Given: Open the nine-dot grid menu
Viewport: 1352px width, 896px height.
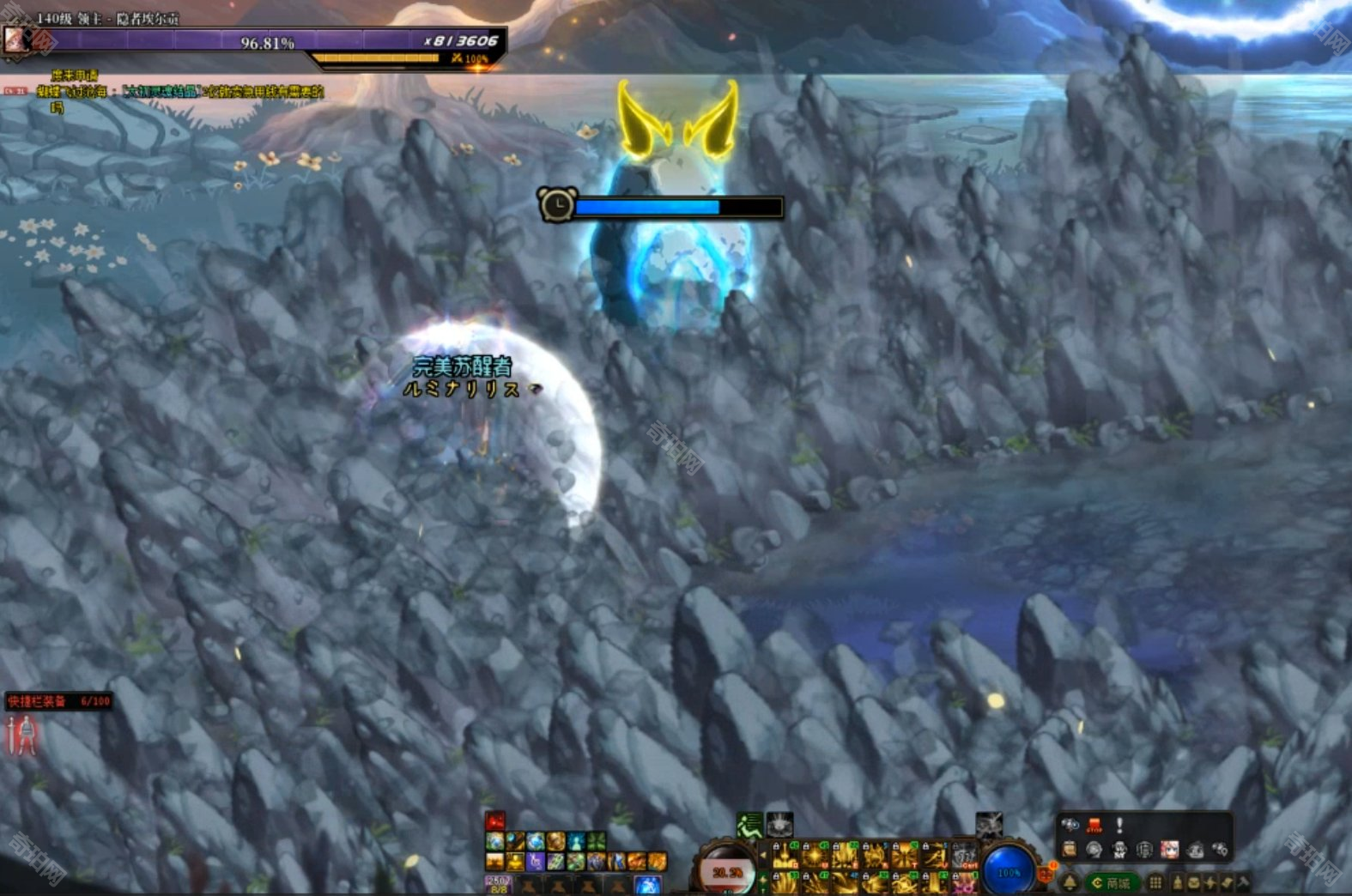Looking at the screenshot, I should 1155,882.
